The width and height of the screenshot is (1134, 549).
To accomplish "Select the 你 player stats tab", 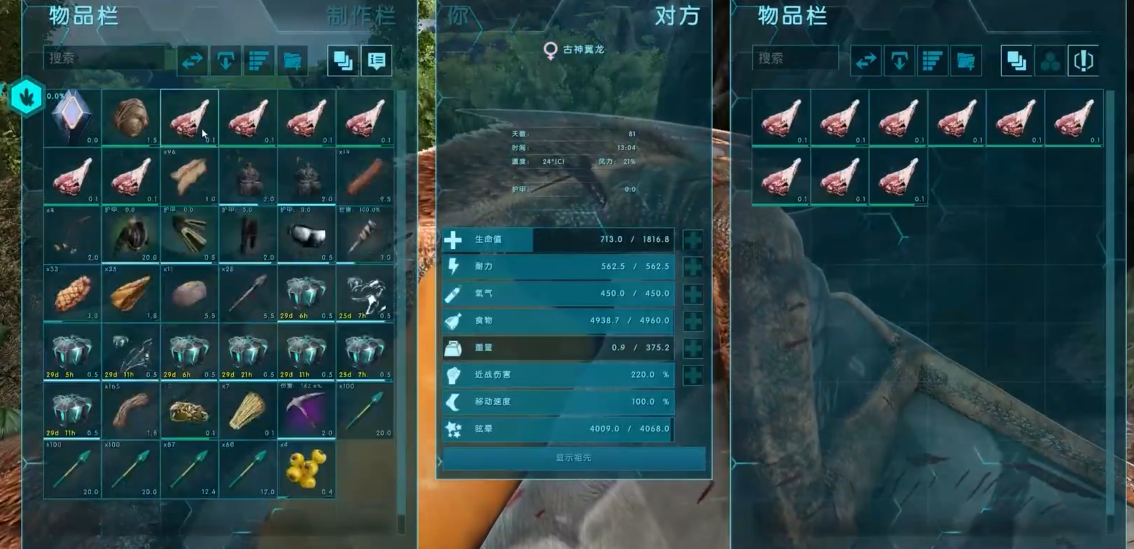I will click(458, 17).
